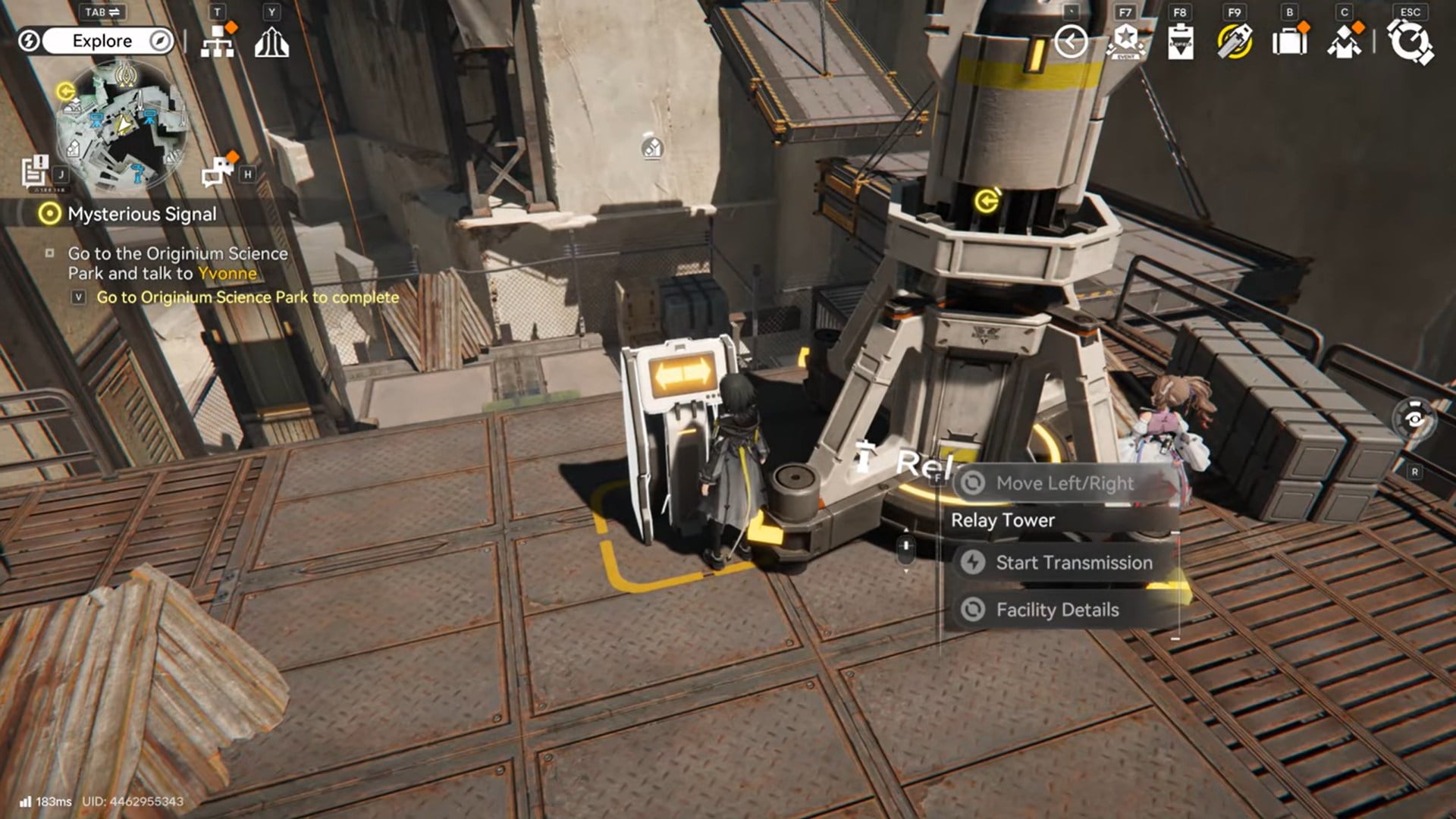1456x819 pixels.
Task: Open Facility Details for Relay Tower
Action: 1057,610
